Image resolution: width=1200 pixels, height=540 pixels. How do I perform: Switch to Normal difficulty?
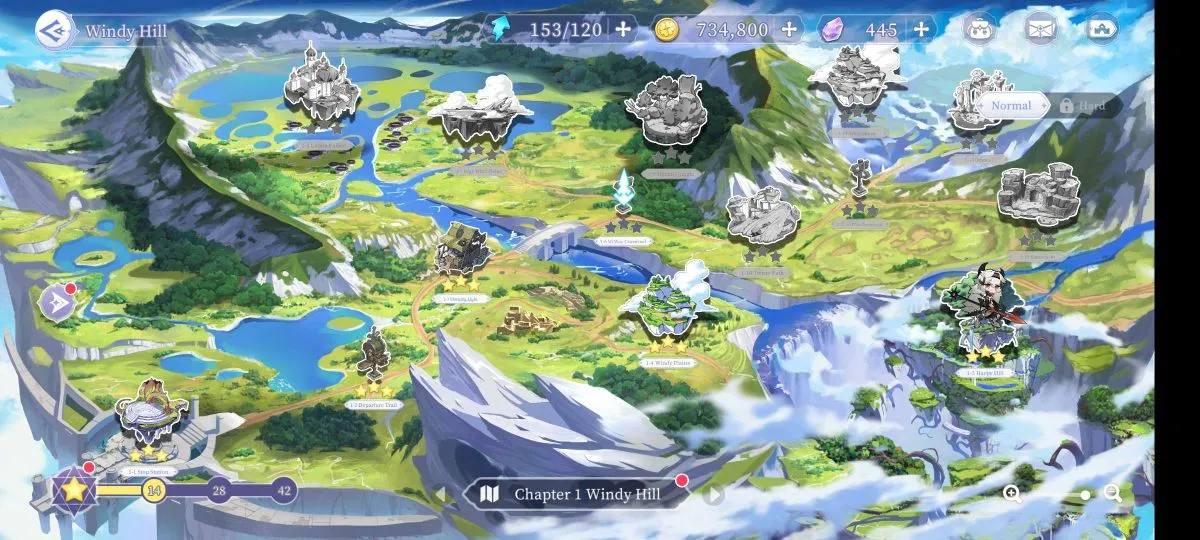coord(1011,105)
